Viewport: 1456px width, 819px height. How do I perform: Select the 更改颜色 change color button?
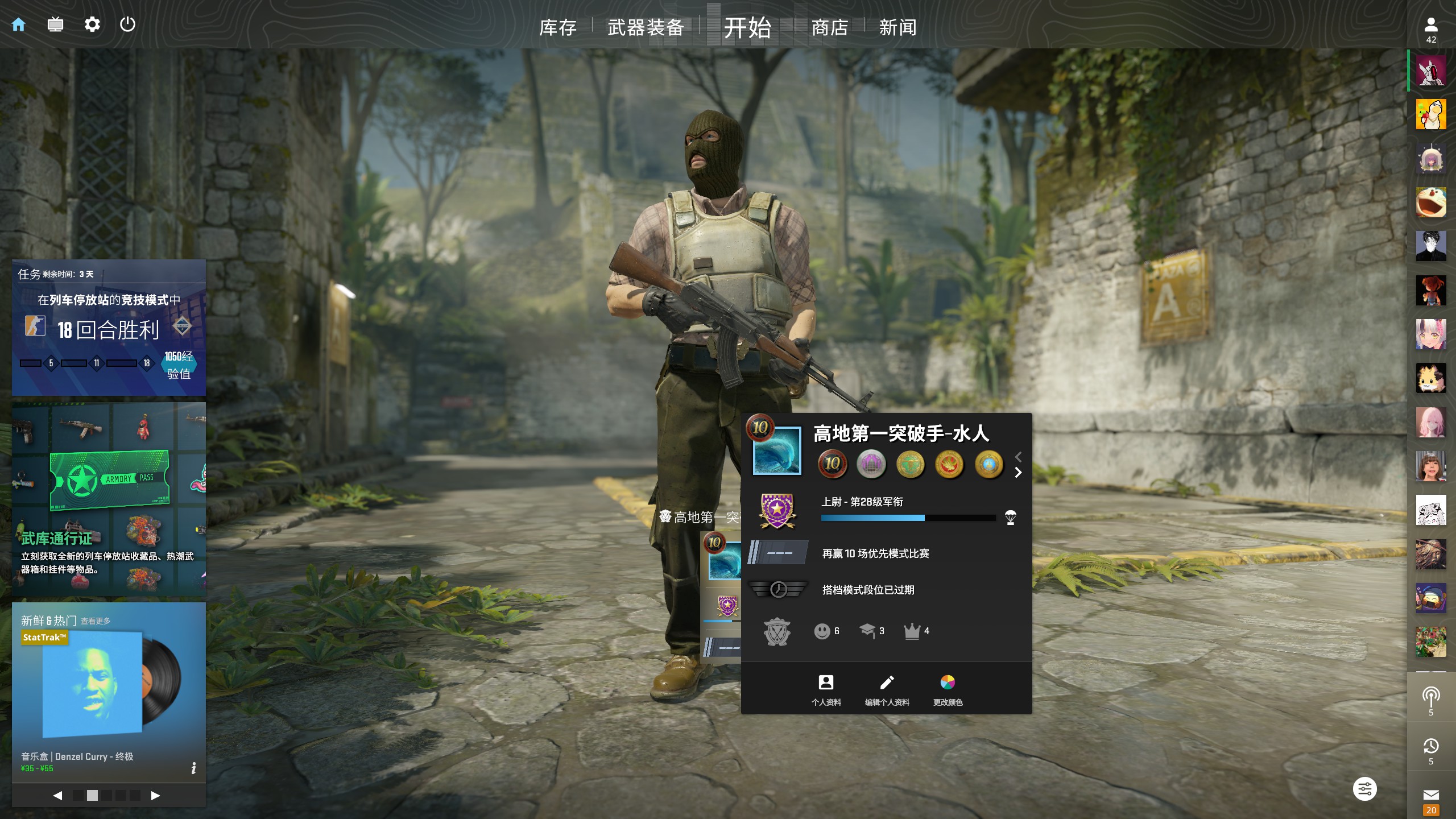[948, 689]
